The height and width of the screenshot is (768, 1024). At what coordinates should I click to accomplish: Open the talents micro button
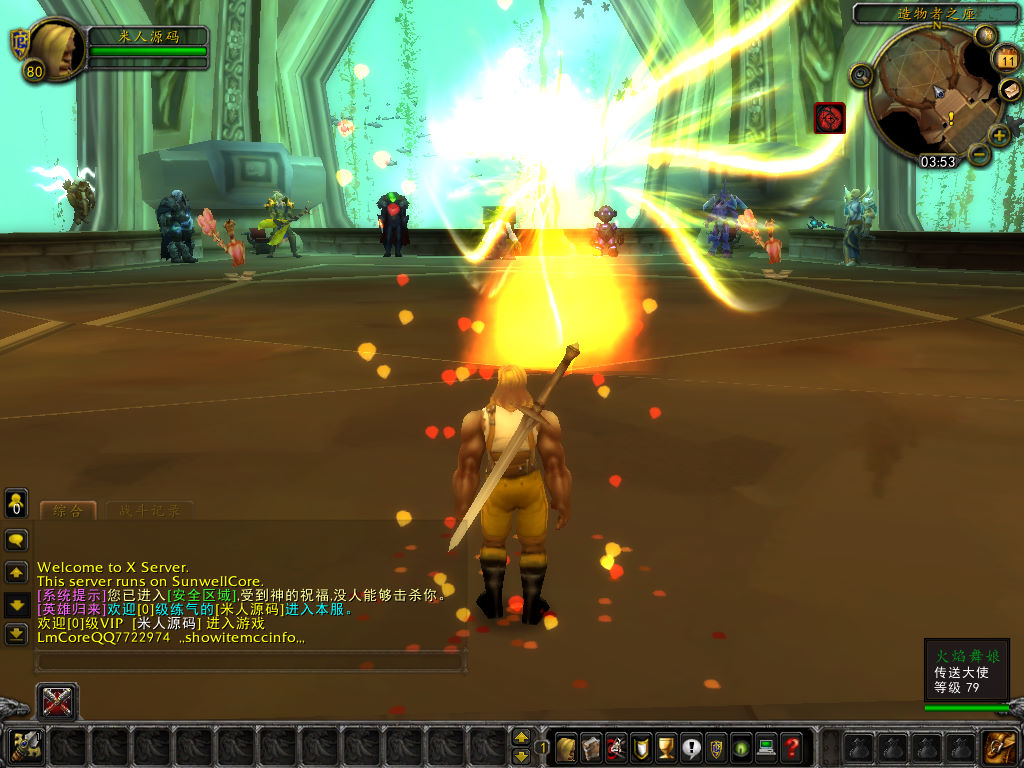(x=616, y=746)
